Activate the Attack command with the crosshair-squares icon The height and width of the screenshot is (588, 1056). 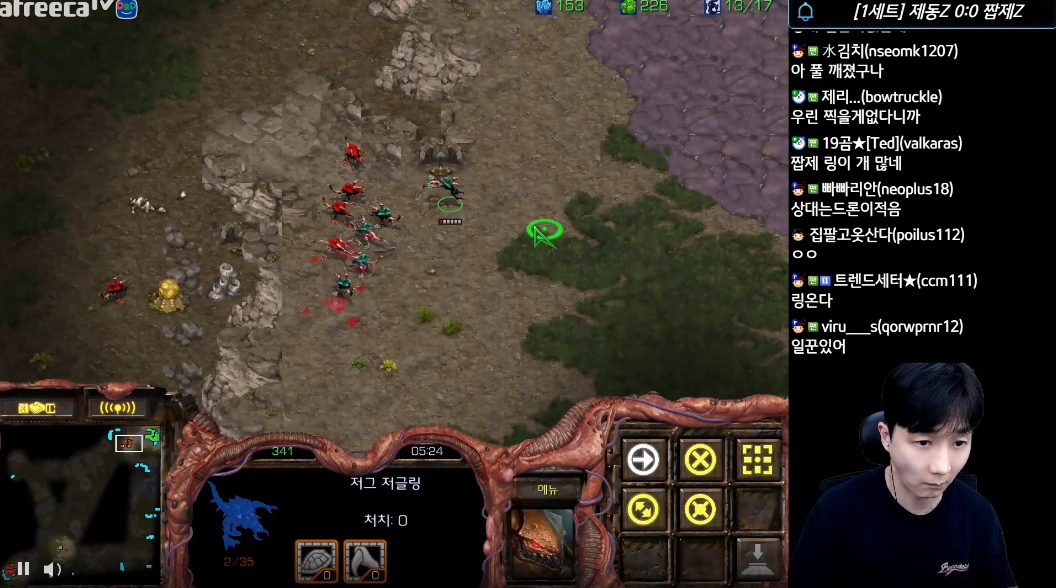[x=757, y=459]
